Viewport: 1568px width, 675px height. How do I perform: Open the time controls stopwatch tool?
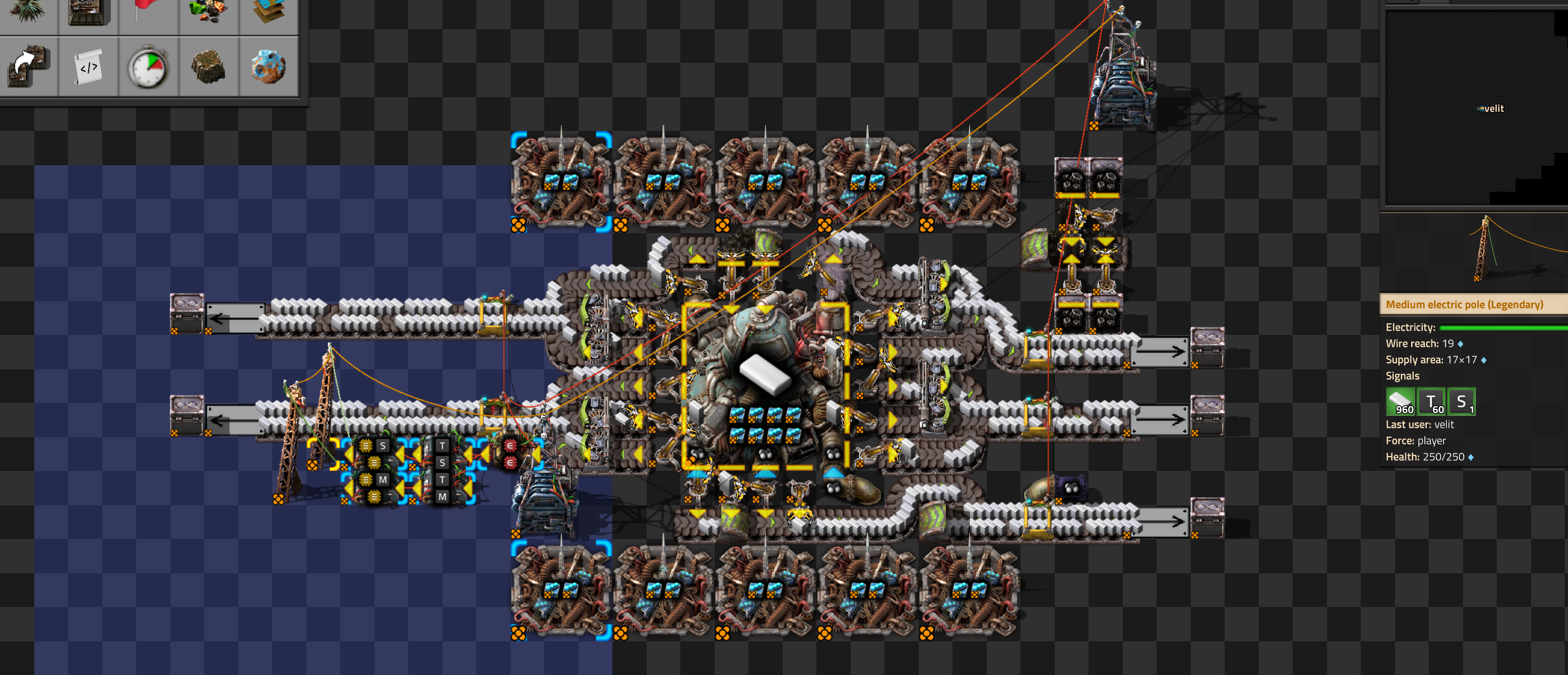point(148,67)
